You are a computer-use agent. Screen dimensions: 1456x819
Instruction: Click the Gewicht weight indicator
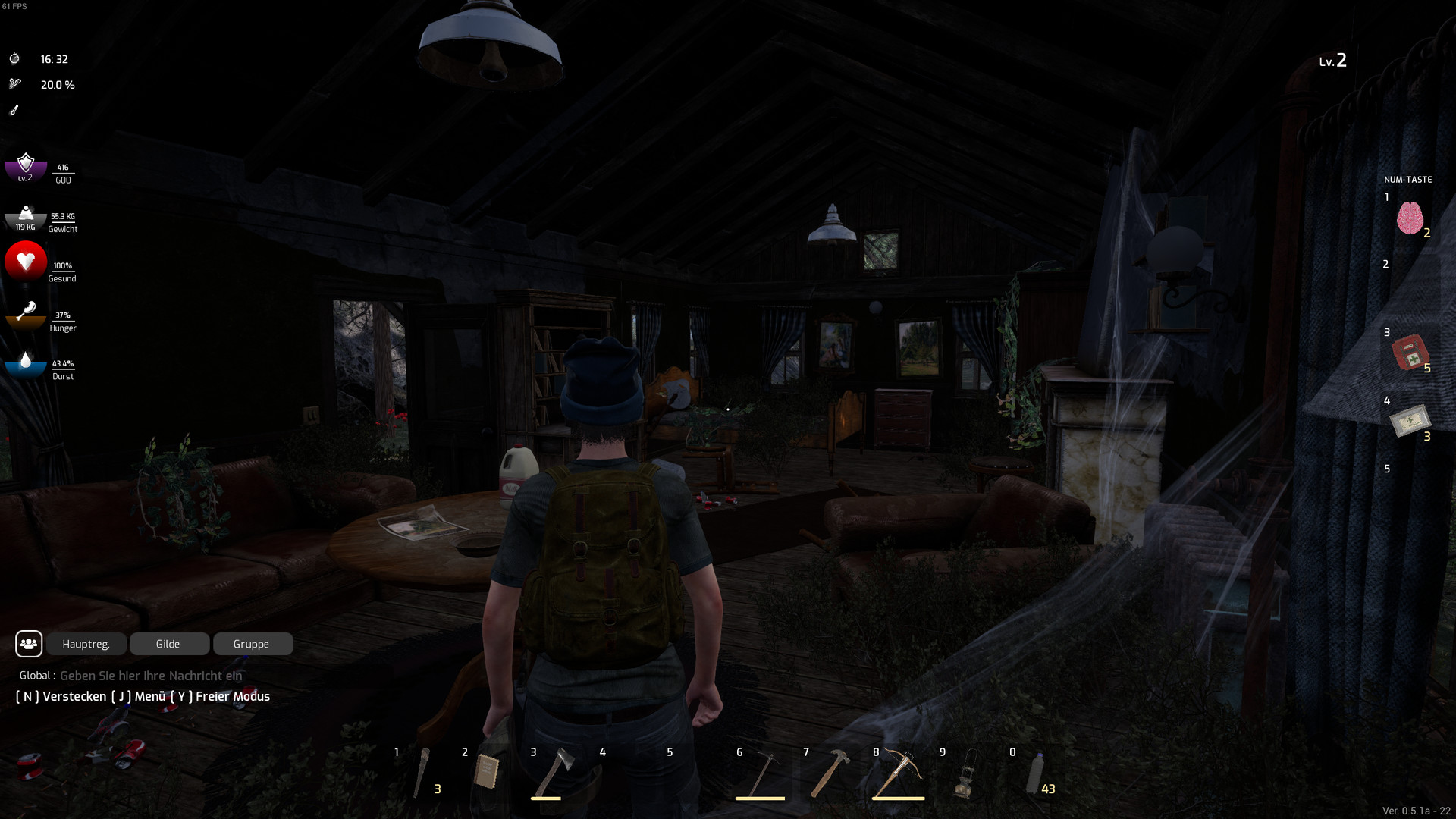coord(25,218)
